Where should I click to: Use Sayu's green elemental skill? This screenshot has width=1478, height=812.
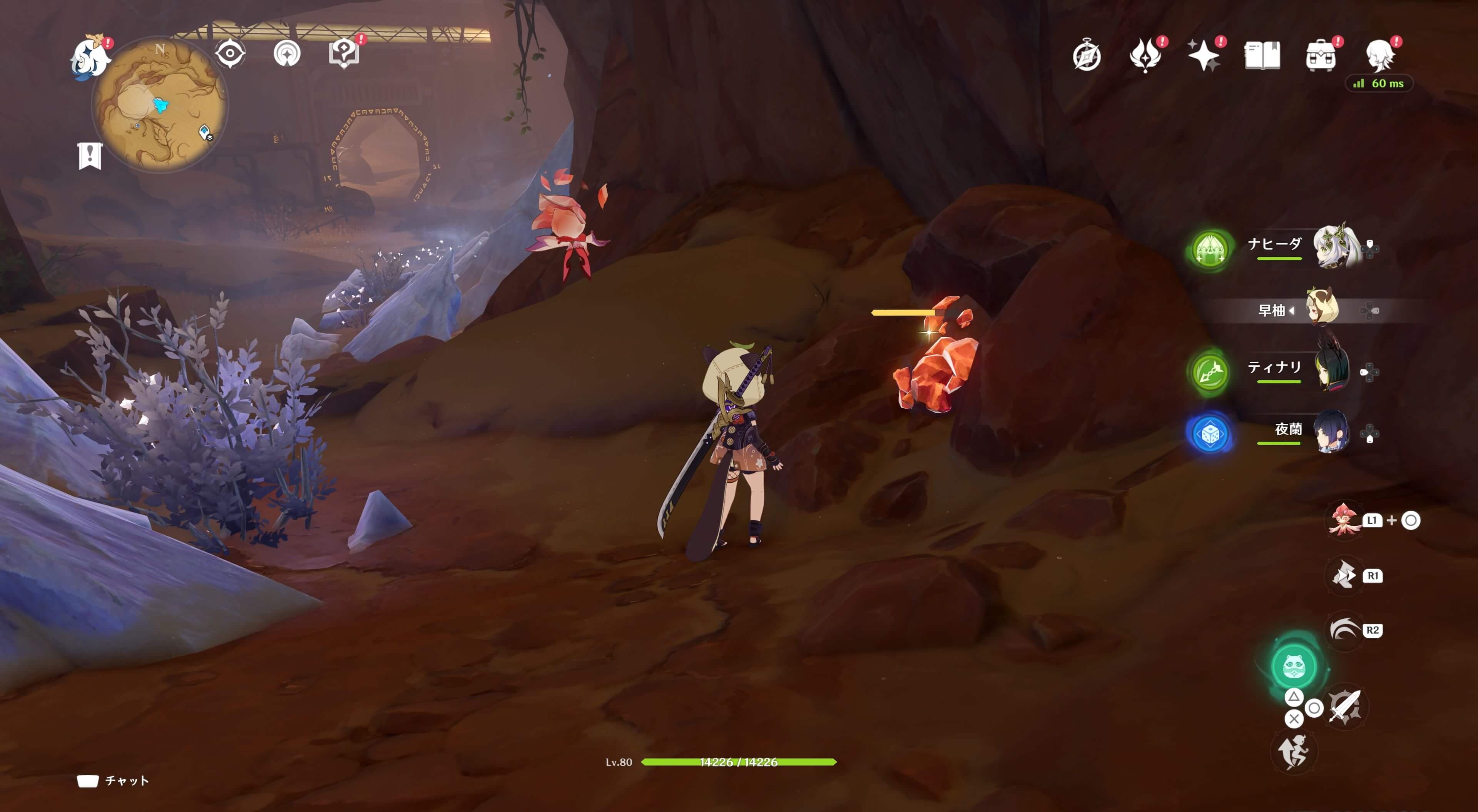pos(1293,666)
